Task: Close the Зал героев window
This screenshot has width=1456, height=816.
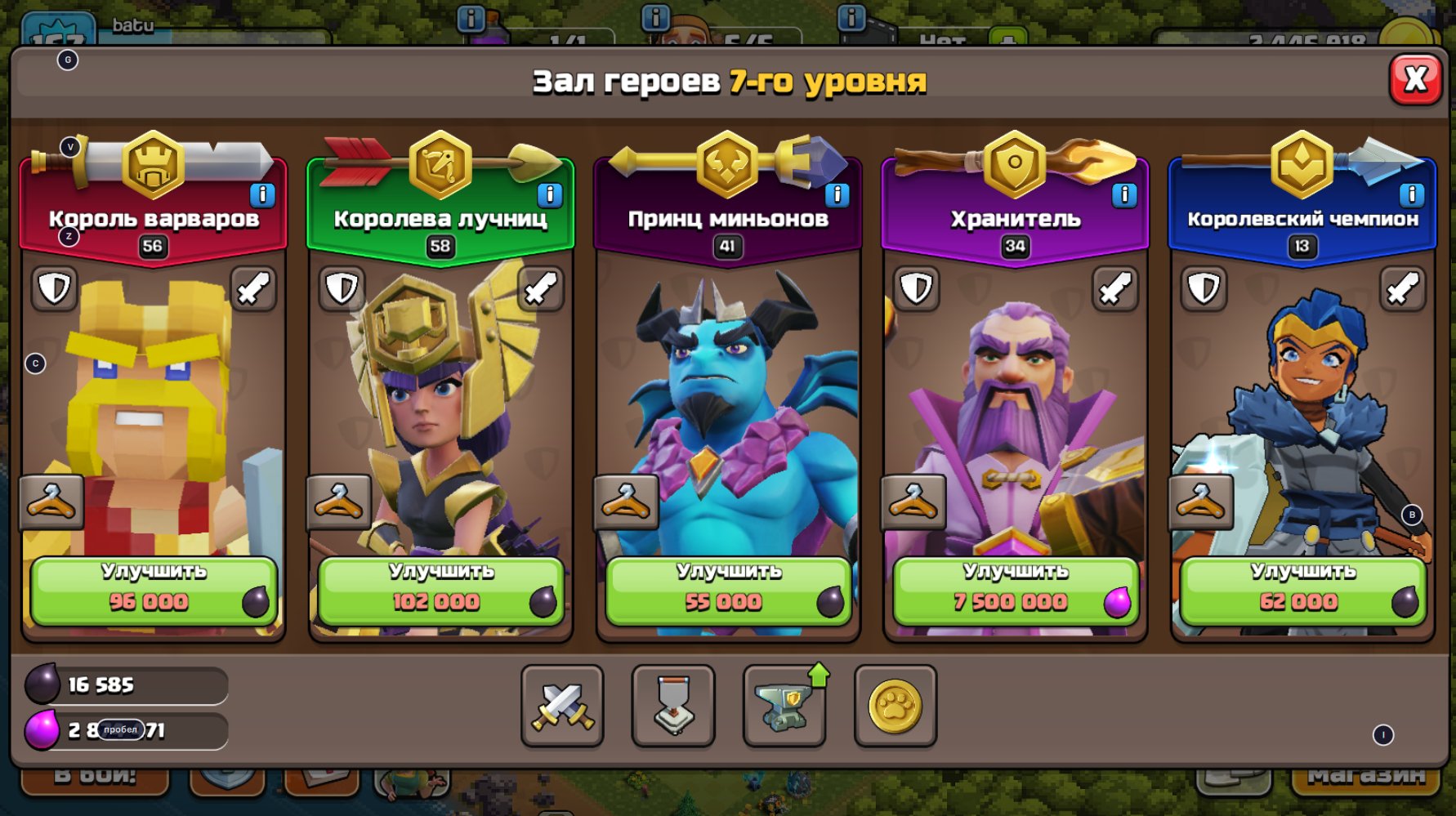Action: 1417,79
